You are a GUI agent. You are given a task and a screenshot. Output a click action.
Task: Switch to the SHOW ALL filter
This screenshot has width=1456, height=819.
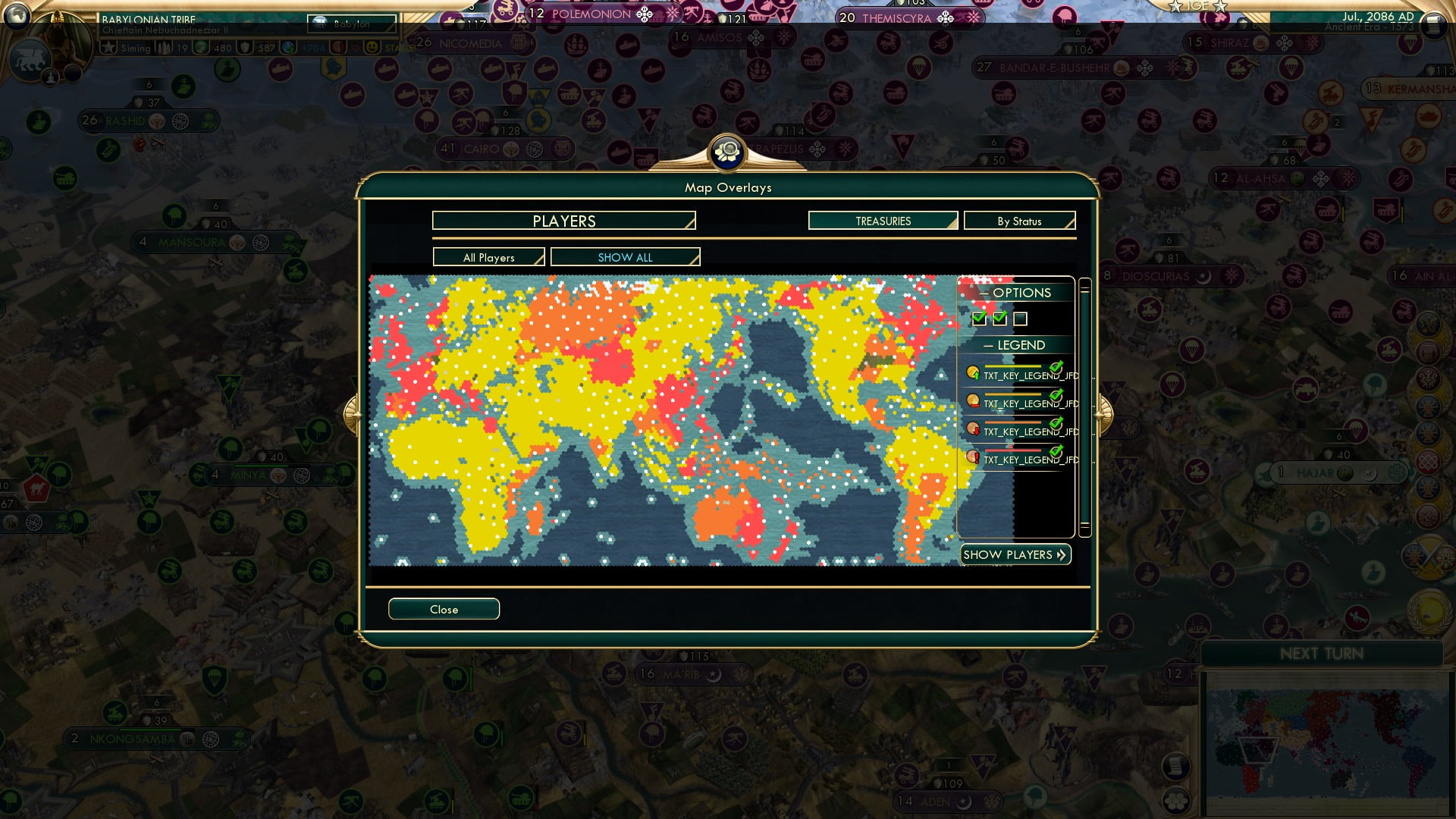point(624,257)
